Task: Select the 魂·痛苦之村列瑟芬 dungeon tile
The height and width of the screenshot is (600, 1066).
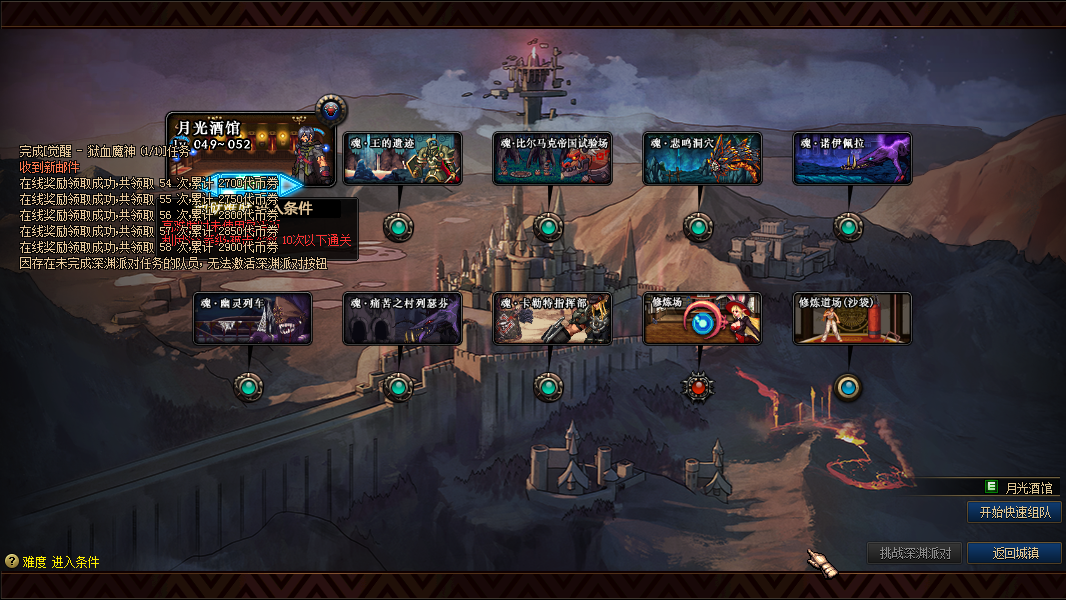Action: coord(402,319)
